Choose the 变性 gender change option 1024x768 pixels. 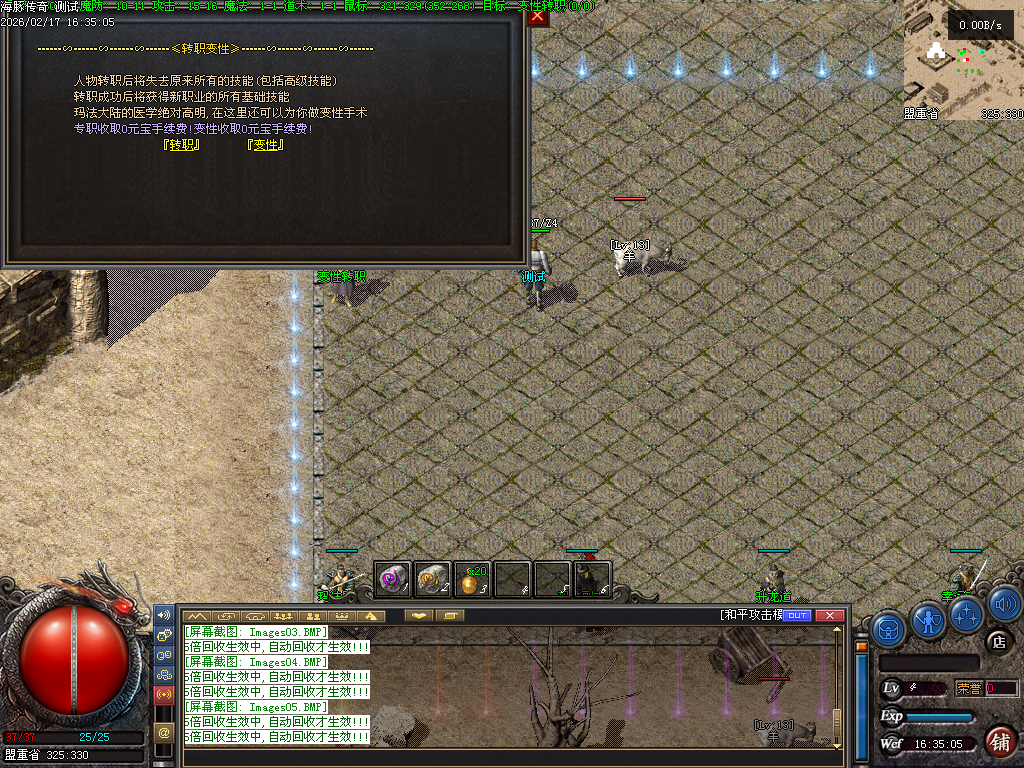[265, 145]
